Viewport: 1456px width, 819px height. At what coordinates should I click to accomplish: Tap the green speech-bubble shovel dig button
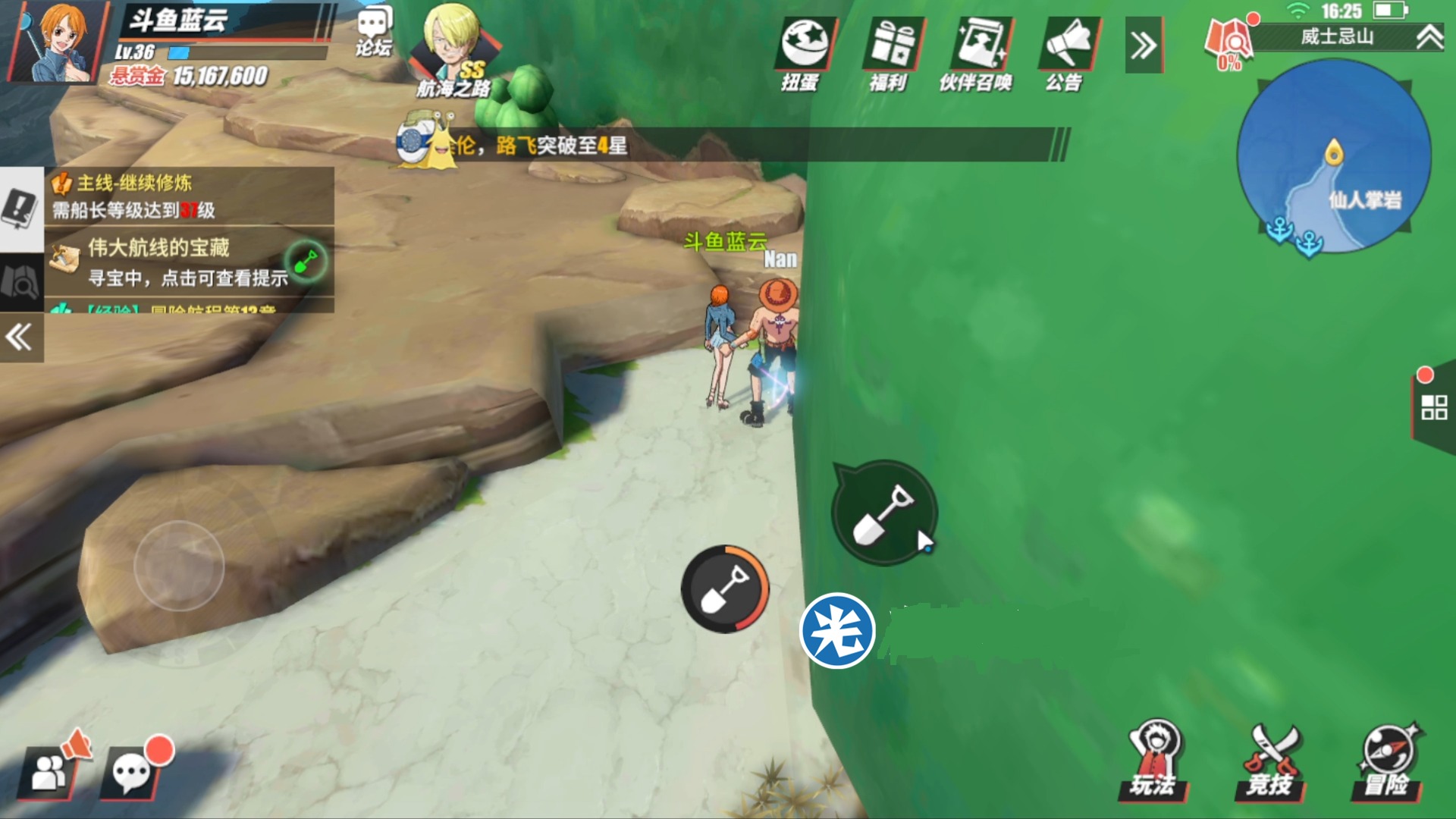(884, 513)
